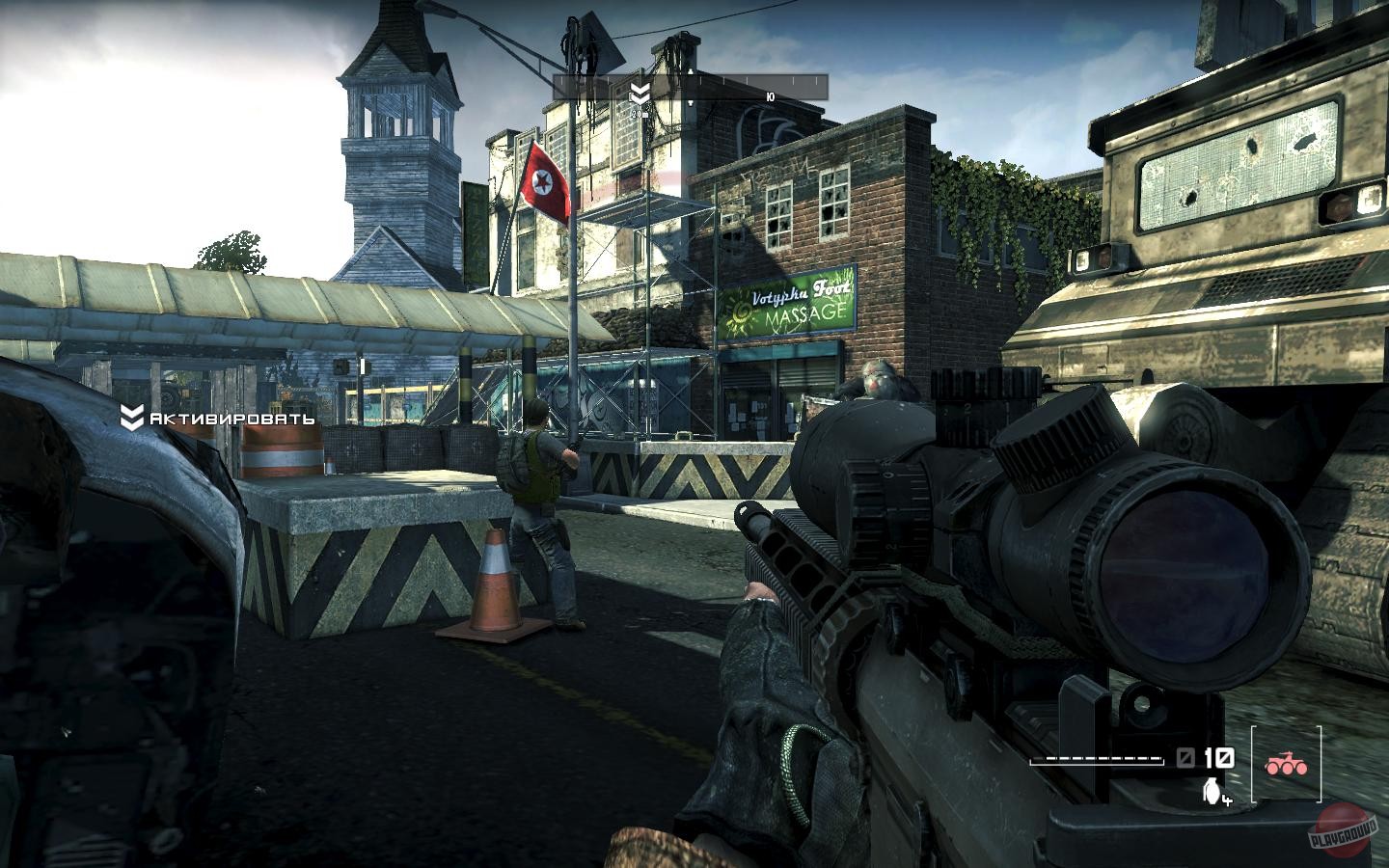1389x868 pixels.
Task: Select the grenade icon on the HUD
Action: (1210, 791)
